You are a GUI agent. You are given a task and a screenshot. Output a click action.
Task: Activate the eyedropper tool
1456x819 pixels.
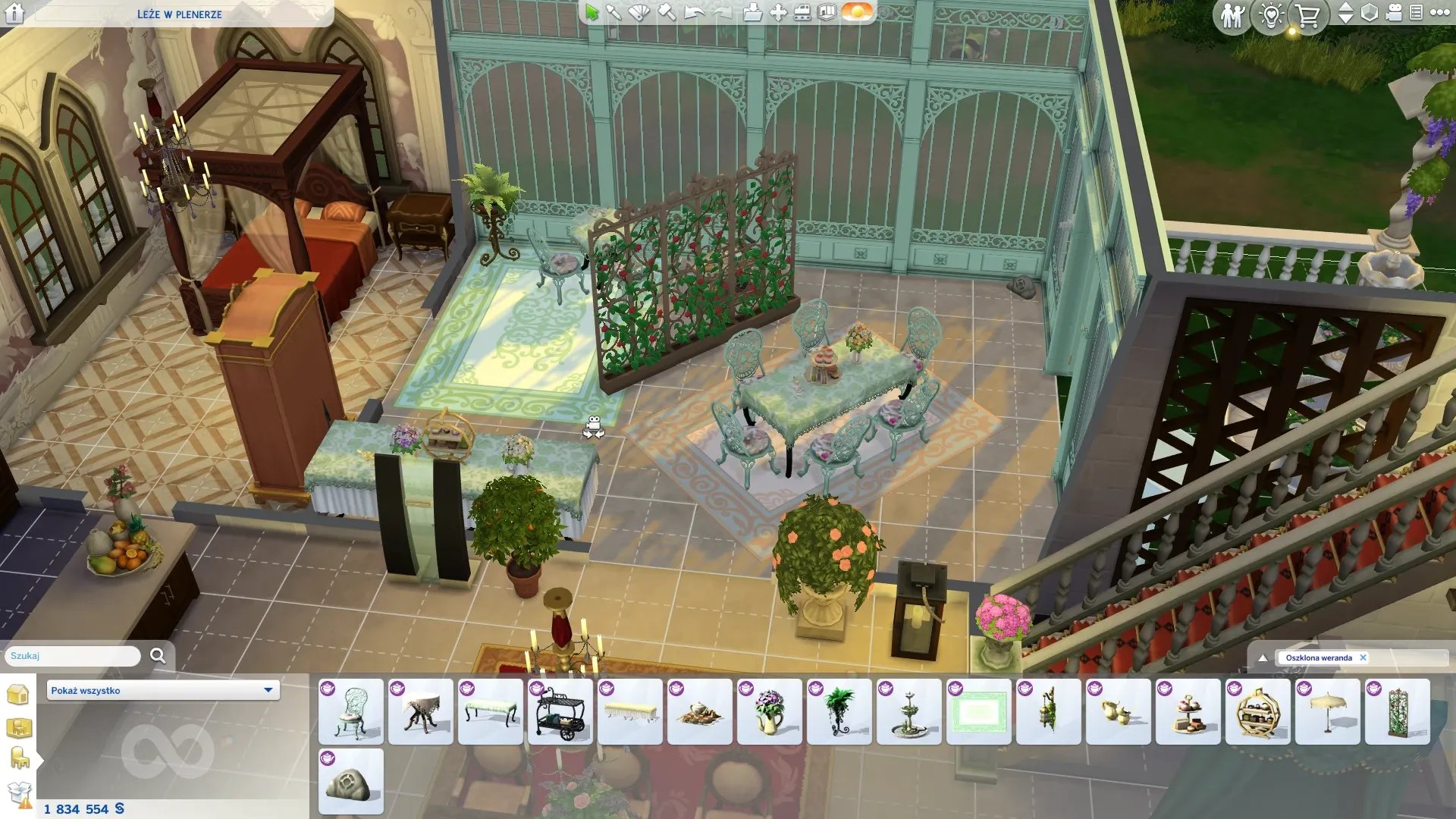614,12
